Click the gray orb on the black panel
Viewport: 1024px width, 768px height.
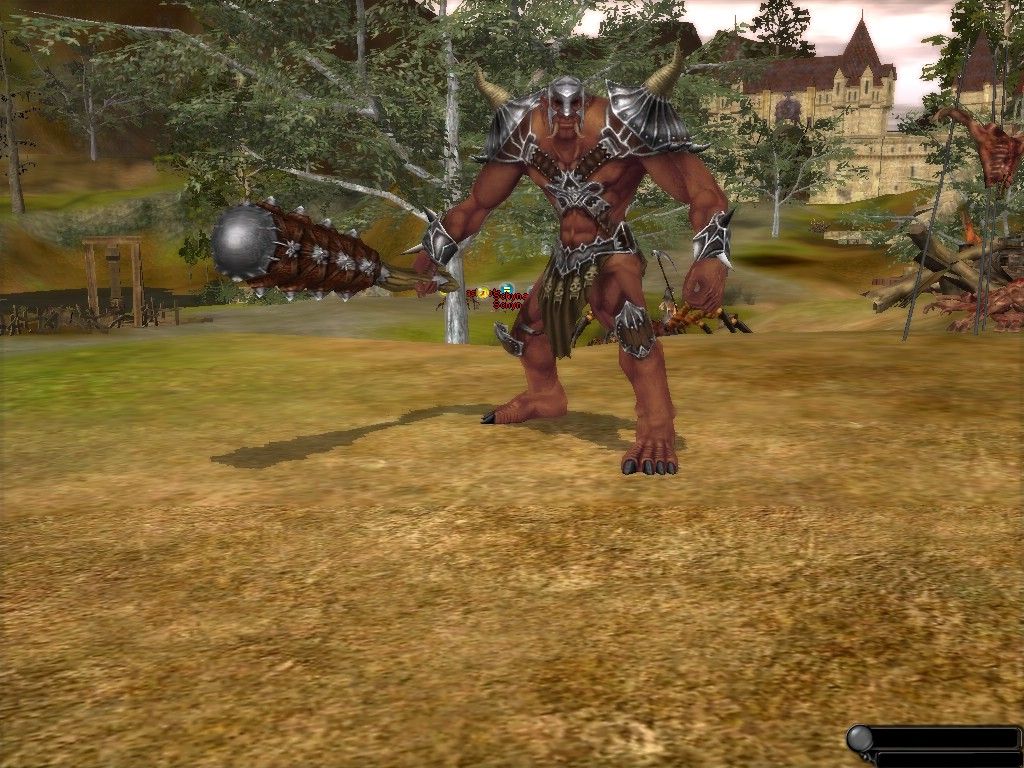point(860,739)
